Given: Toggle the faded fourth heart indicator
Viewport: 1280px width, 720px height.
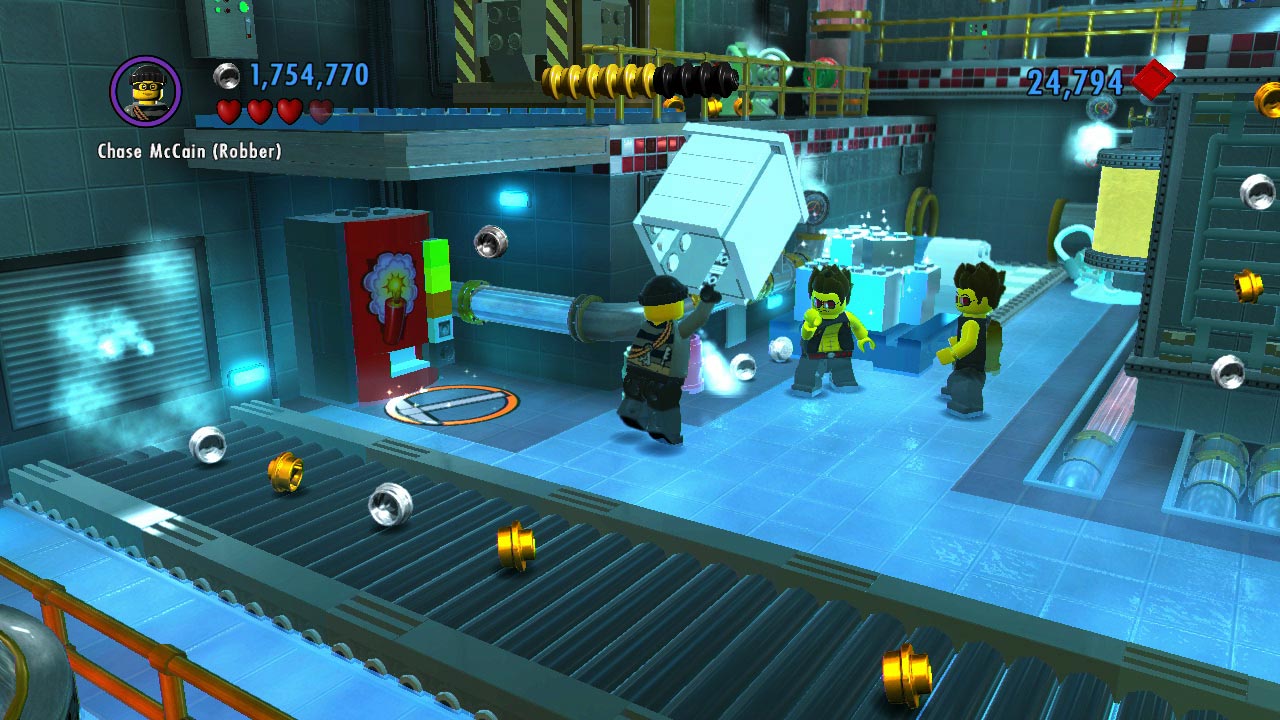Looking at the screenshot, I should 319,112.
